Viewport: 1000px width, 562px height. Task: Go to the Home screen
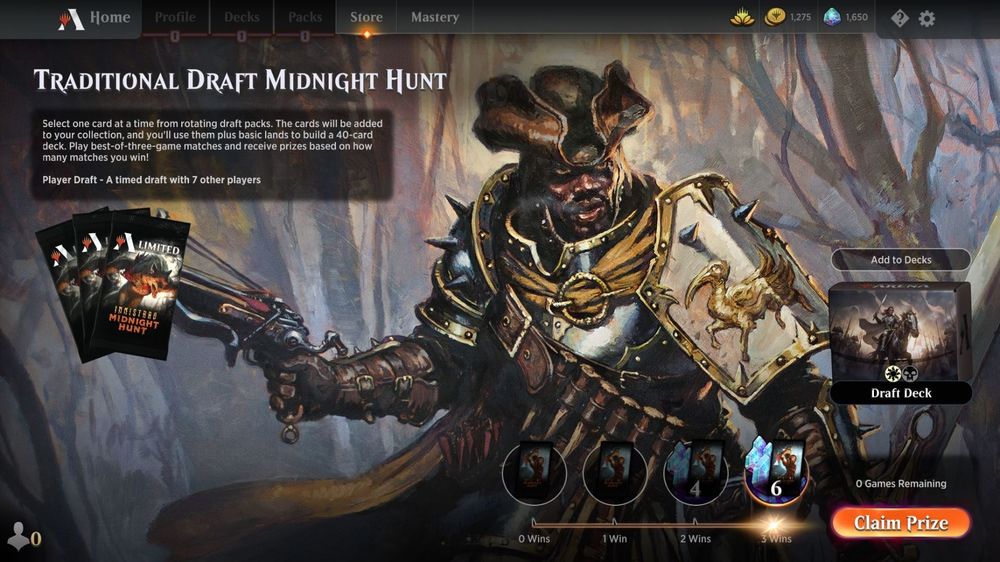95,17
